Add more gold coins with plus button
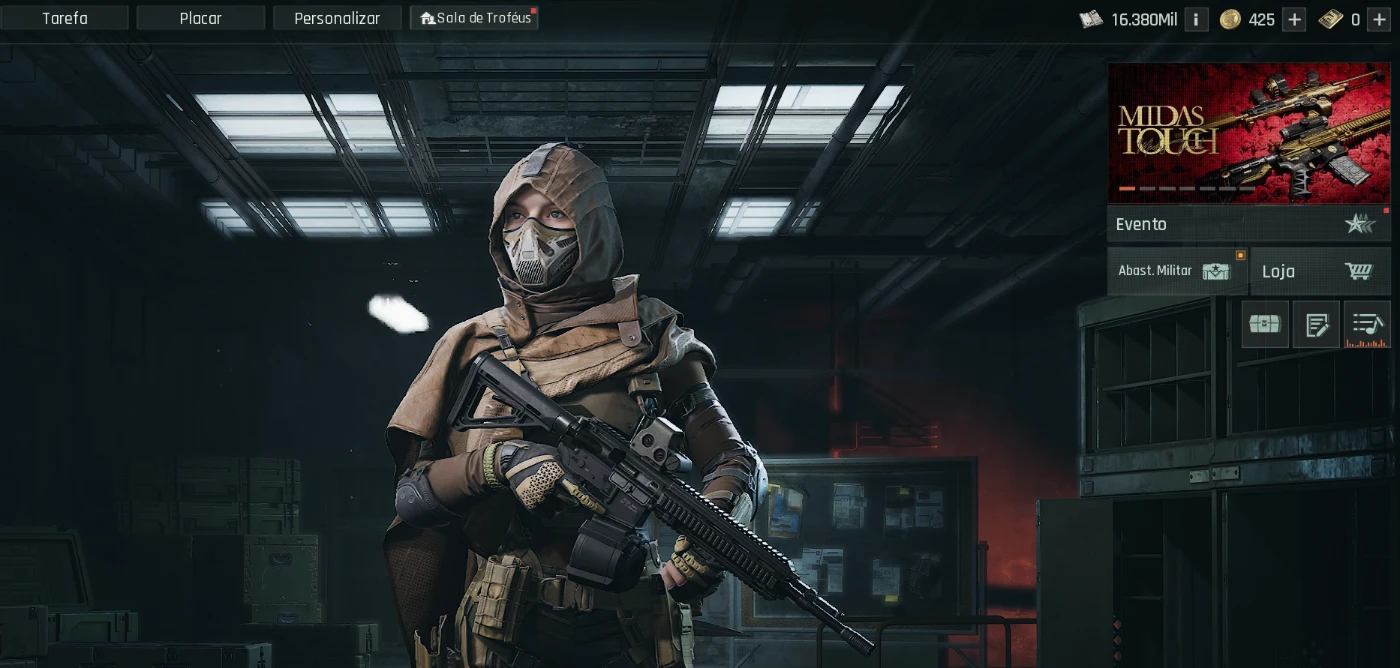The width and height of the screenshot is (1400, 668). point(1294,19)
